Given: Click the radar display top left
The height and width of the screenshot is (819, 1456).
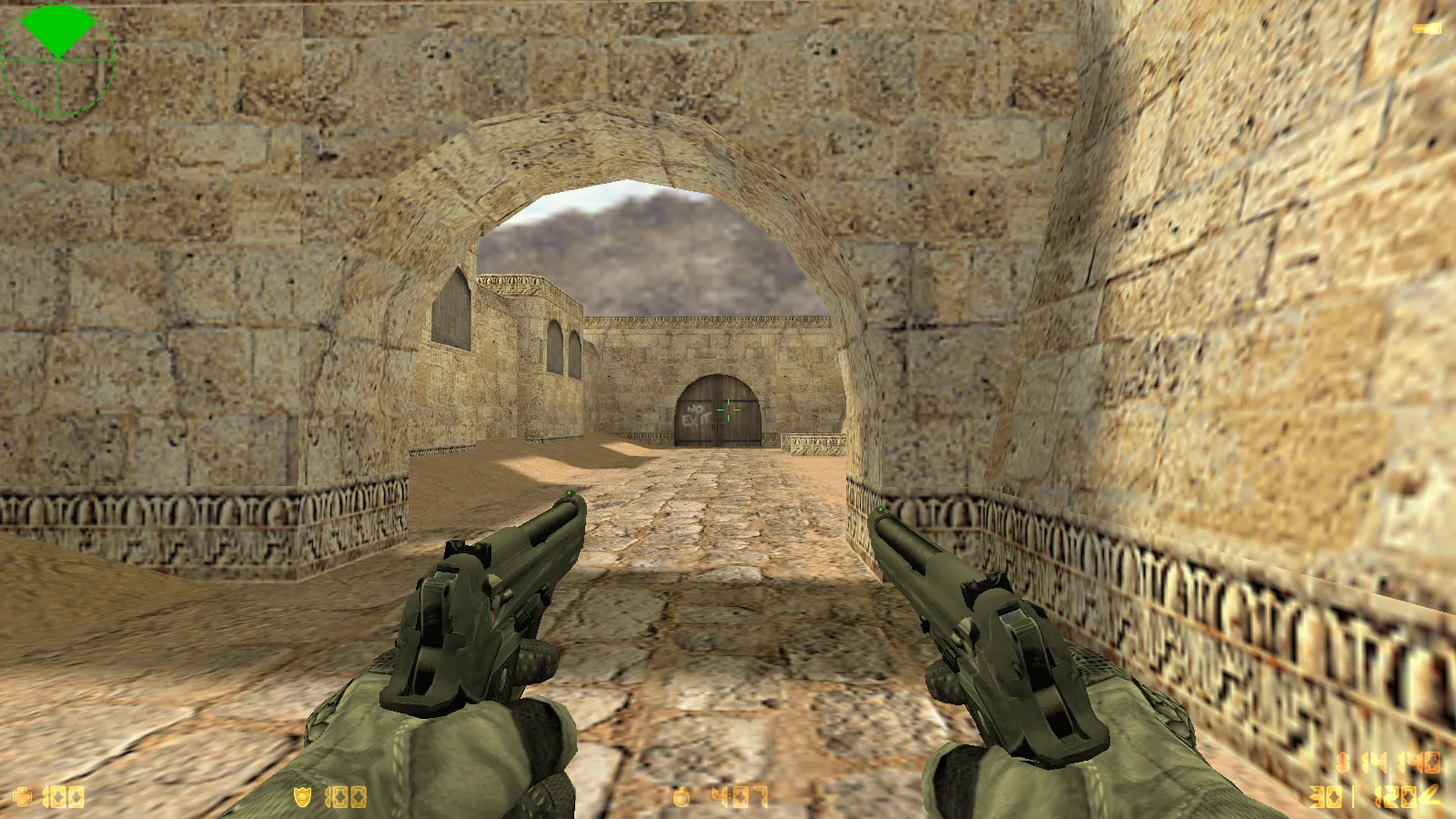Looking at the screenshot, I should click(x=56, y=60).
